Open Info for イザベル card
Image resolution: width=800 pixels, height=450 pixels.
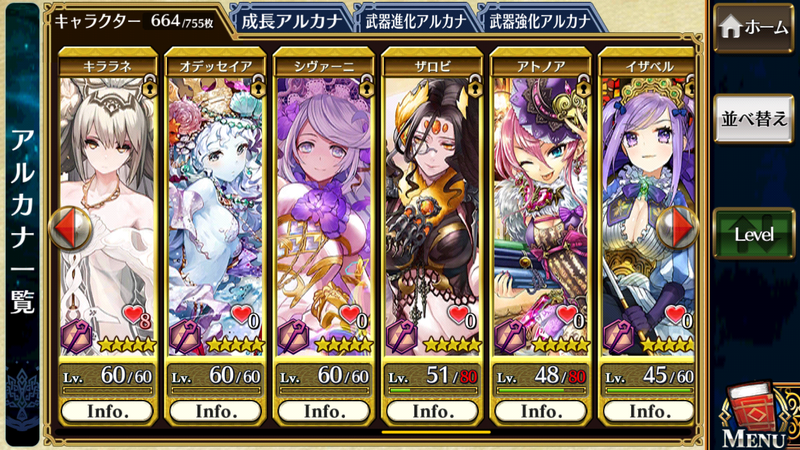[x=648, y=411]
